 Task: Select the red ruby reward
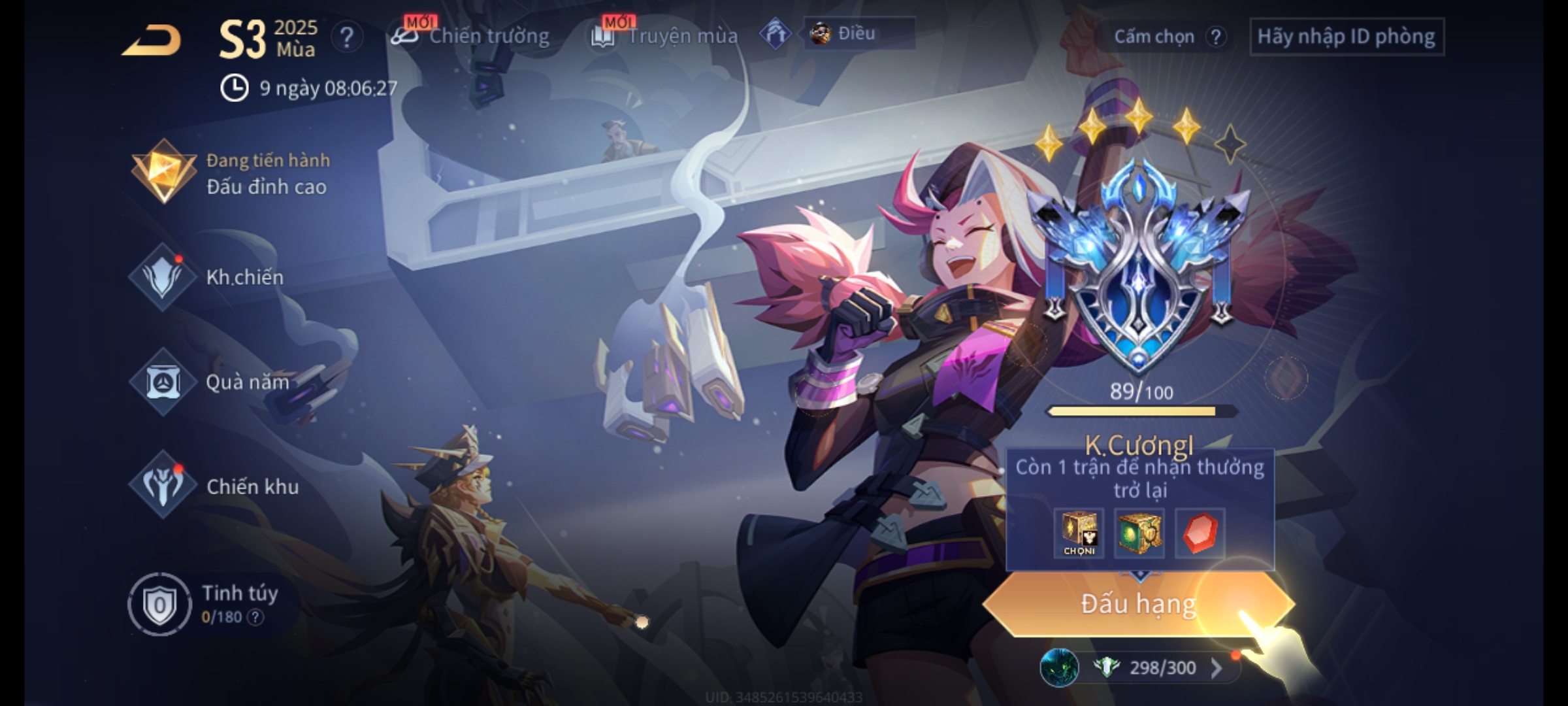click(x=1200, y=533)
